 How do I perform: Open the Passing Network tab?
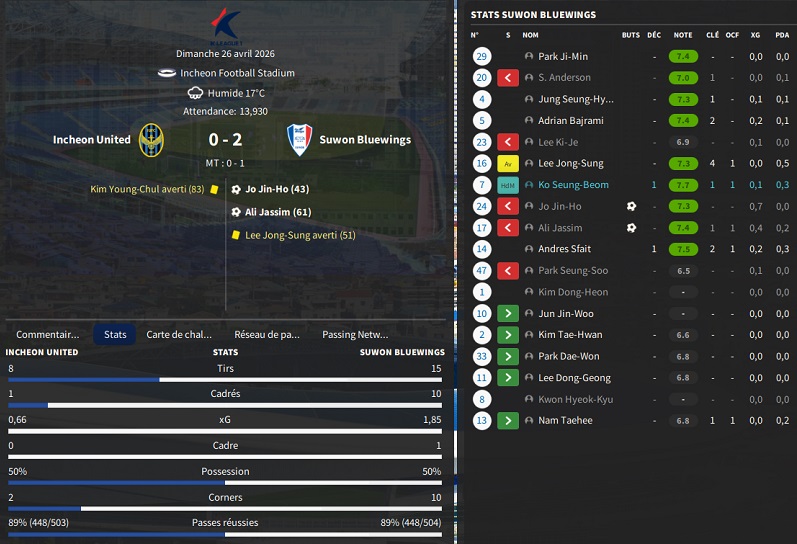355,334
